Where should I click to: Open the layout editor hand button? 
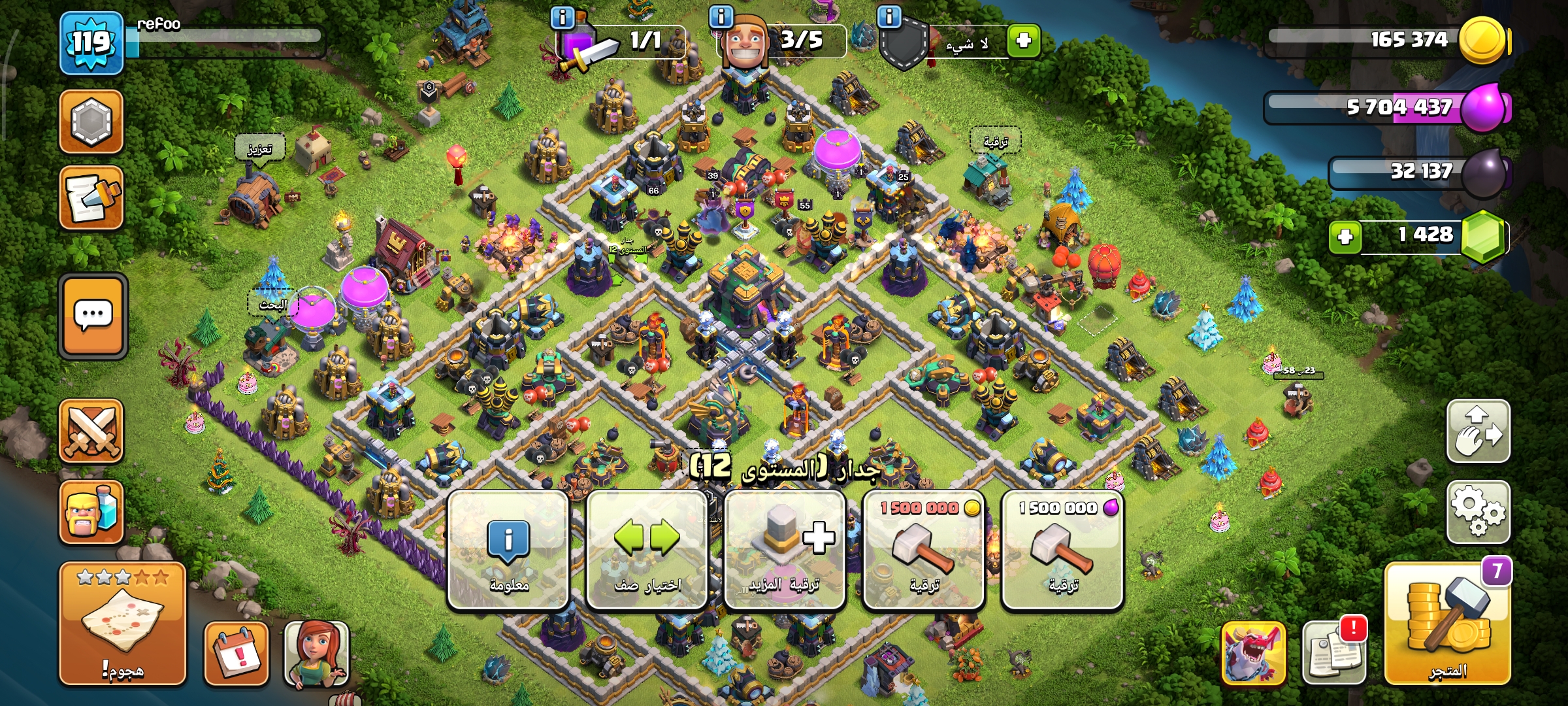(1478, 431)
